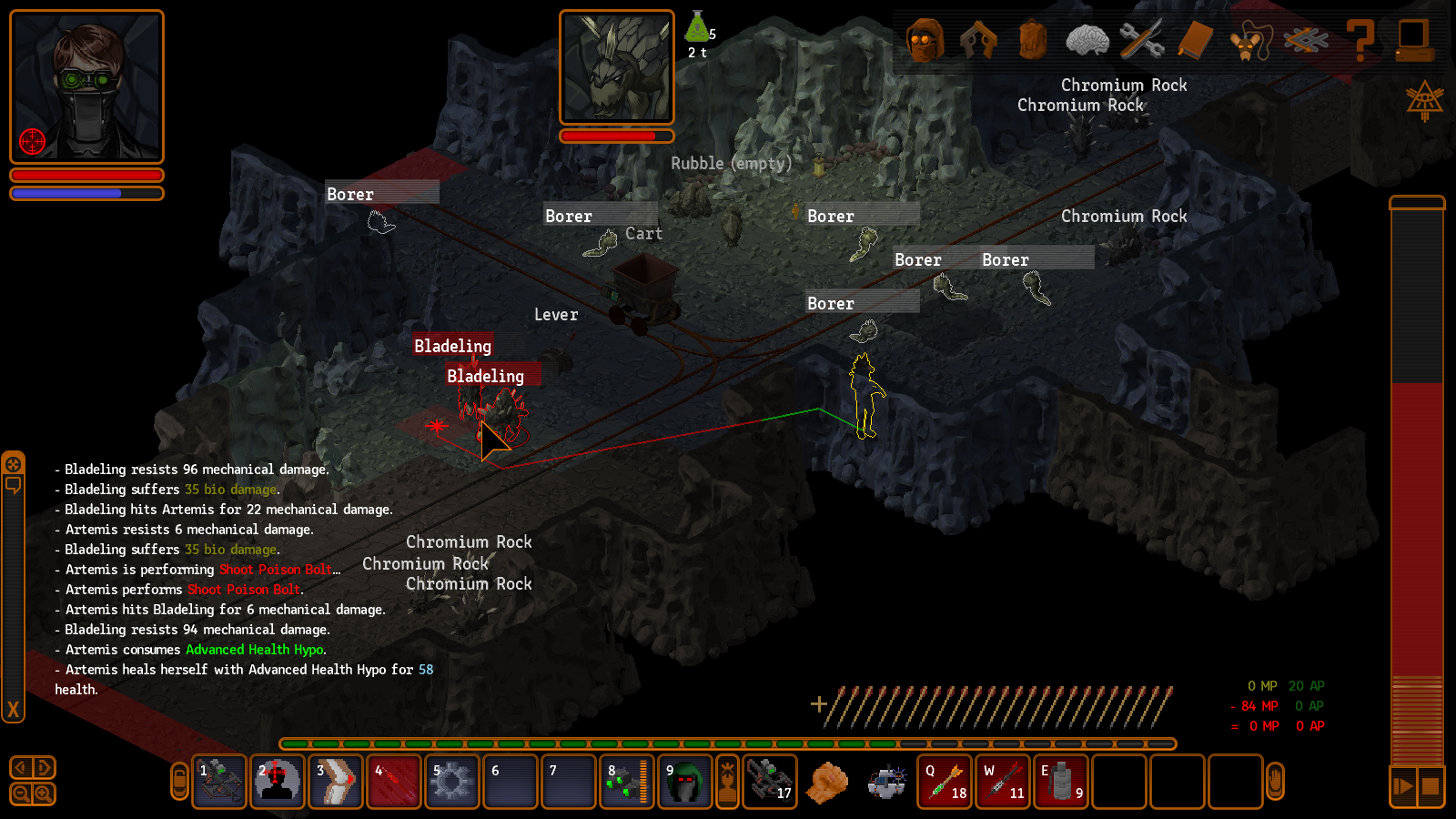The image size is (1456, 819).
Task: Select the gear ability in slot 5
Action: point(451,782)
